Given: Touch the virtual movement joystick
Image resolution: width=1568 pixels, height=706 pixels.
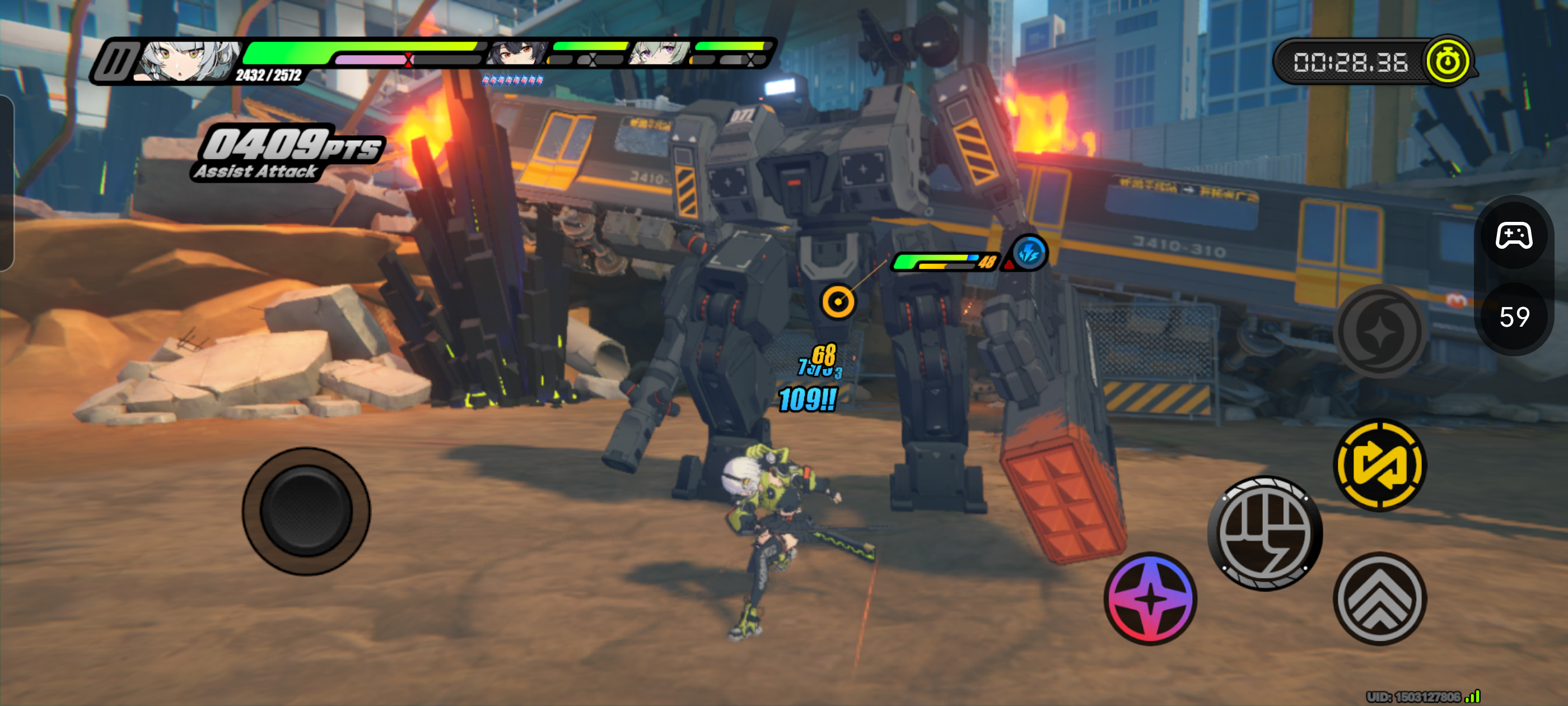Looking at the screenshot, I should coord(306,511).
